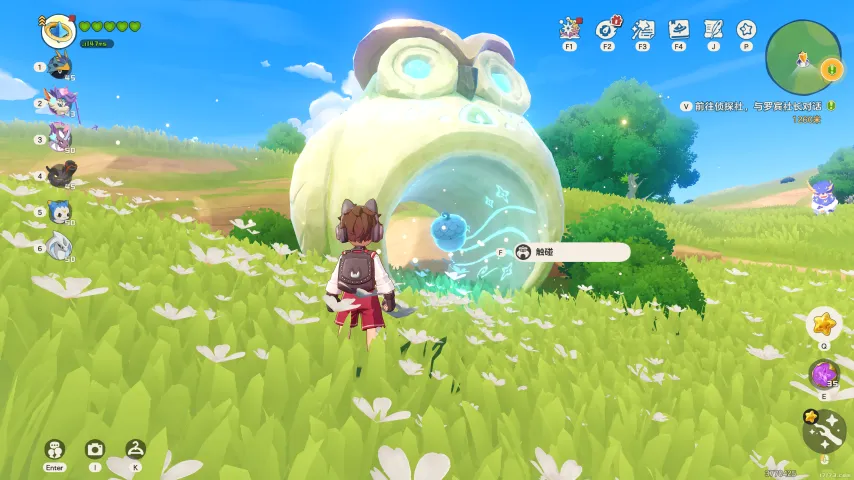Open the F2 compass menu icon
Screen dimensions: 854x480
coord(606,30)
